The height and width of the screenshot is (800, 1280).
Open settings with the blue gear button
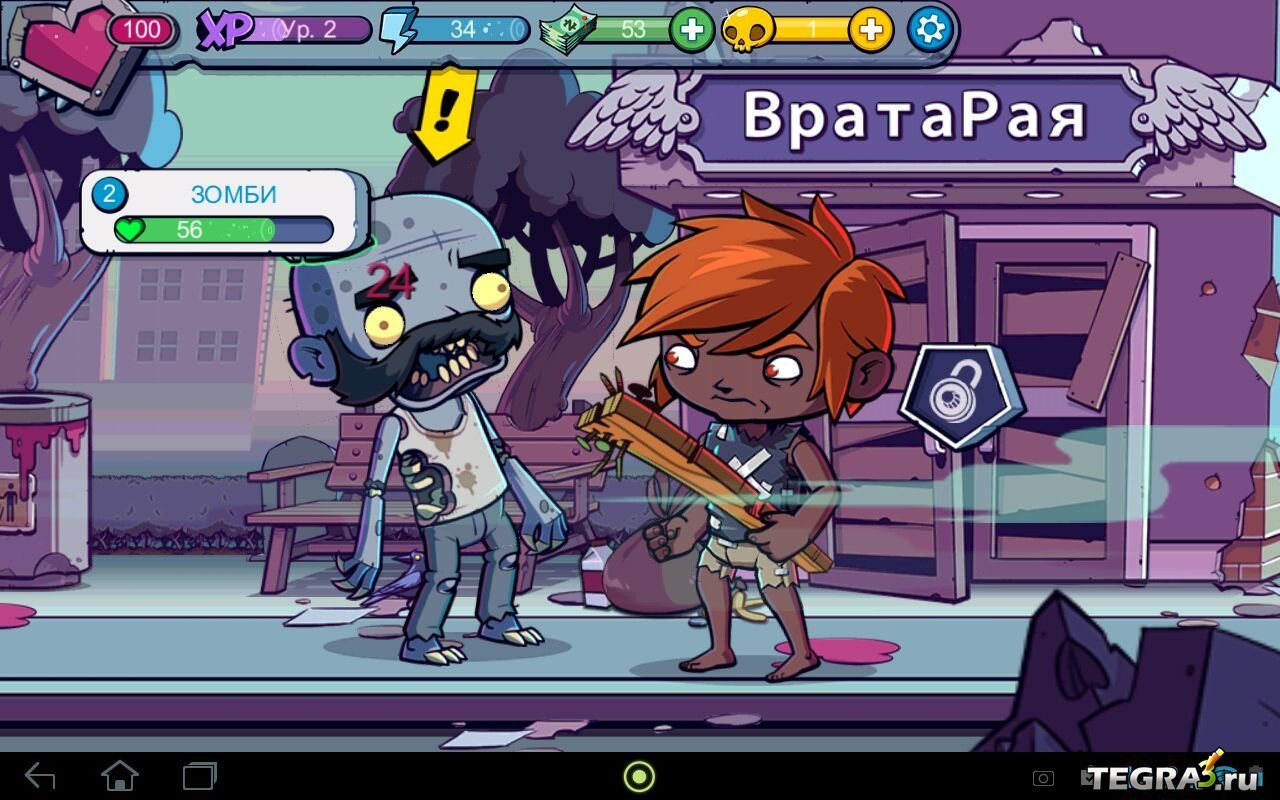(x=931, y=30)
